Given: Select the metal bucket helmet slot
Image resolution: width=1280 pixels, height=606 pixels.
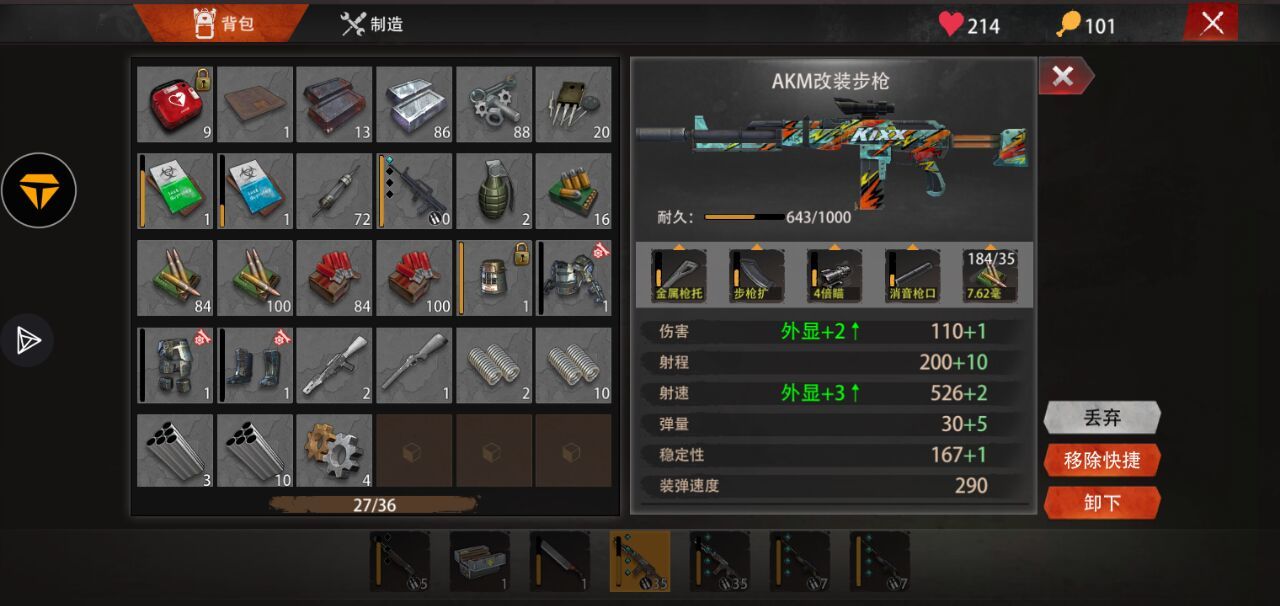Looking at the screenshot, I should [494, 278].
